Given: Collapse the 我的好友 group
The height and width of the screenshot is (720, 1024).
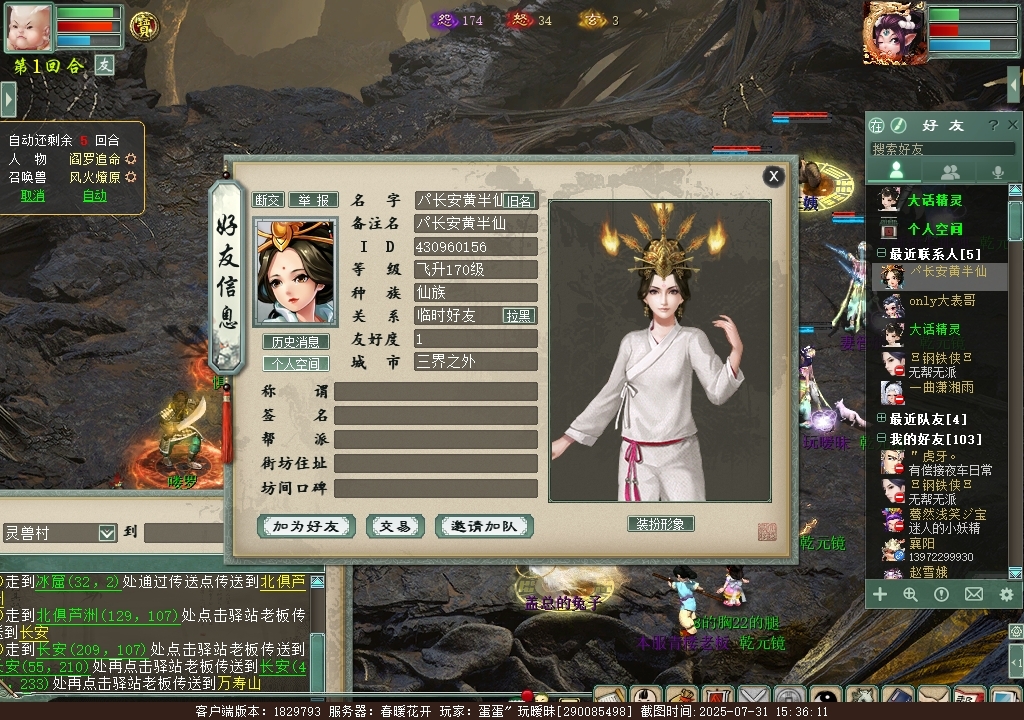Looking at the screenshot, I should tap(881, 439).
